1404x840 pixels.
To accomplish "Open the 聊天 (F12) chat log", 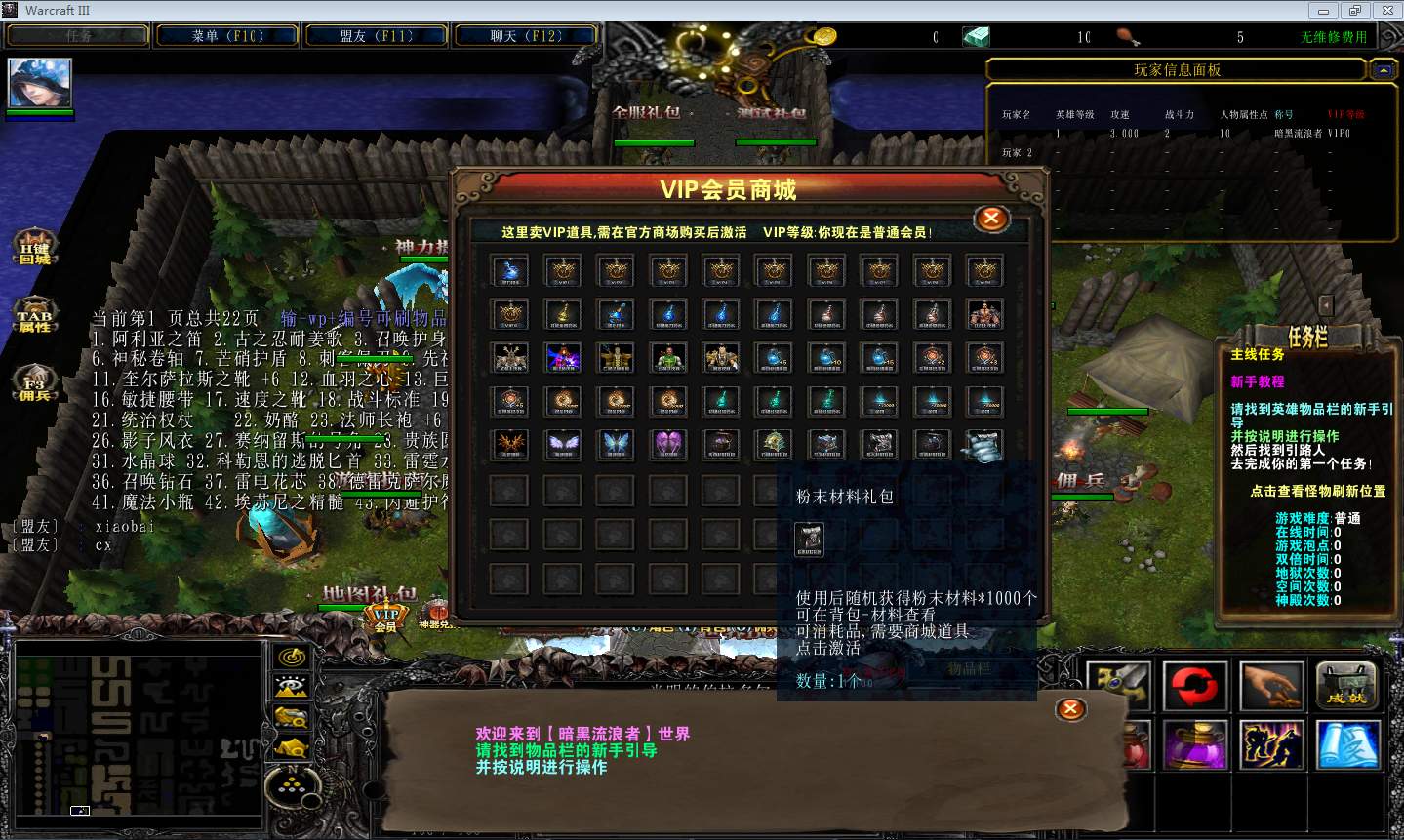I will (526, 36).
